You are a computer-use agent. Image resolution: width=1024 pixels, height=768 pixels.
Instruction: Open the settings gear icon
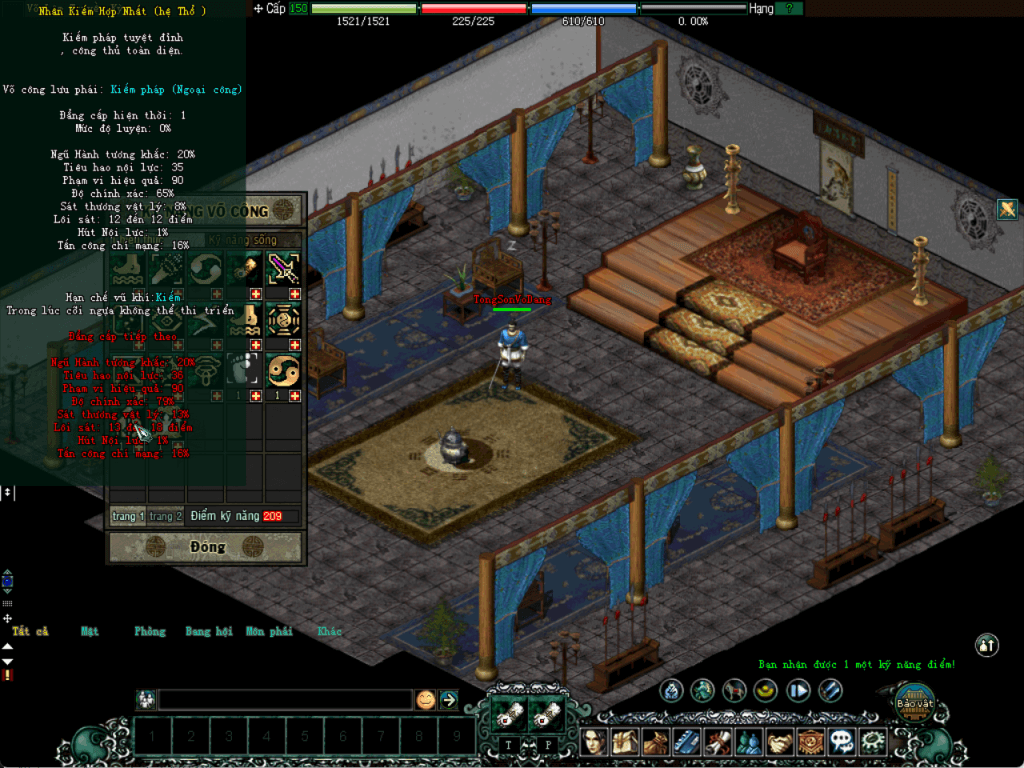click(873, 742)
